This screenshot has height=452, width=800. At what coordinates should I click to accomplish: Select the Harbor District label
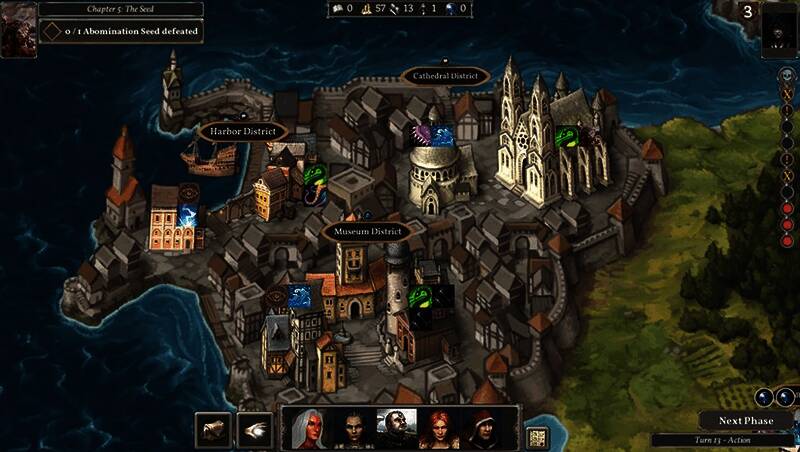(x=243, y=131)
